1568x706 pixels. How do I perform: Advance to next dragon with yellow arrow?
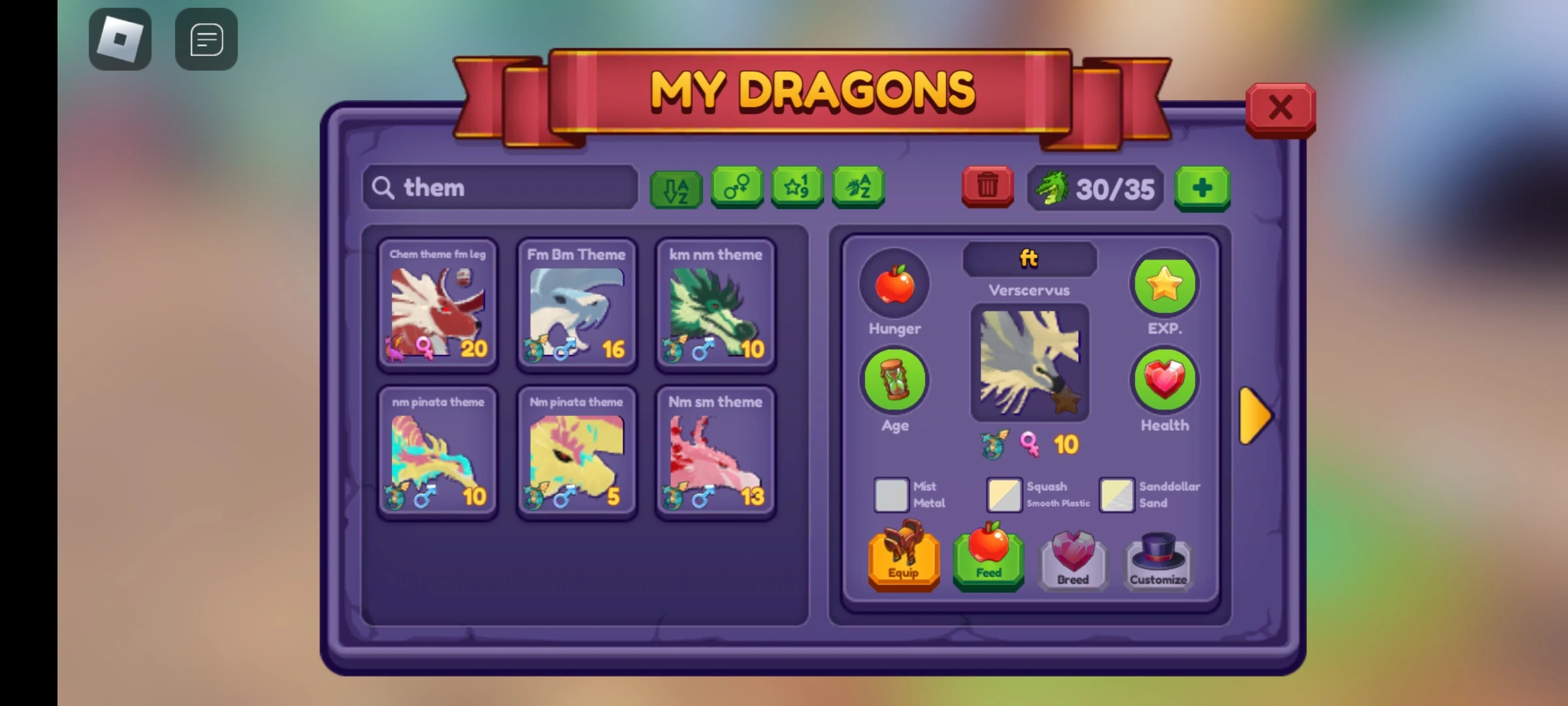pos(1254,416)
